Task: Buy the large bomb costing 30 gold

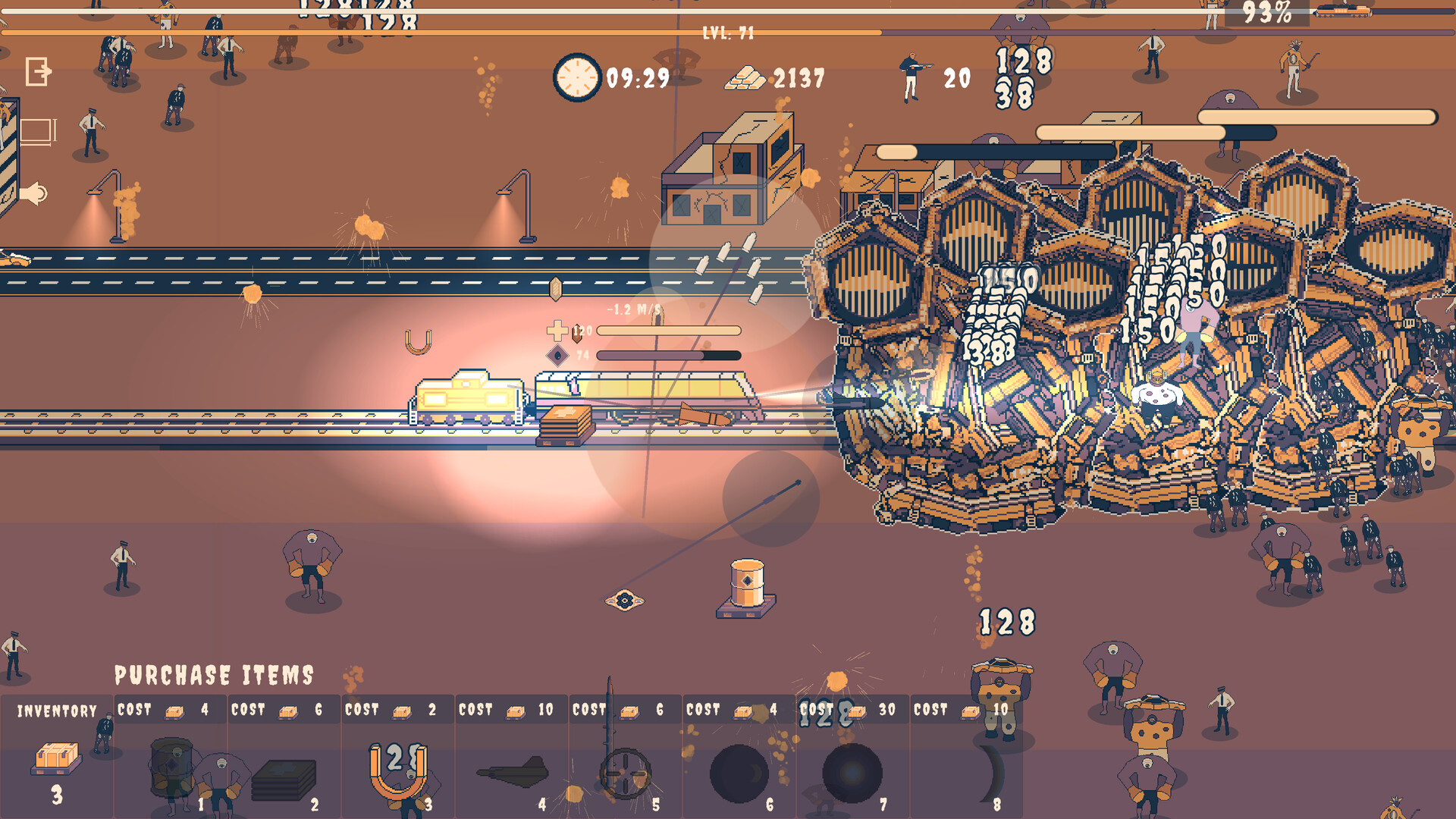Action: 852,770
